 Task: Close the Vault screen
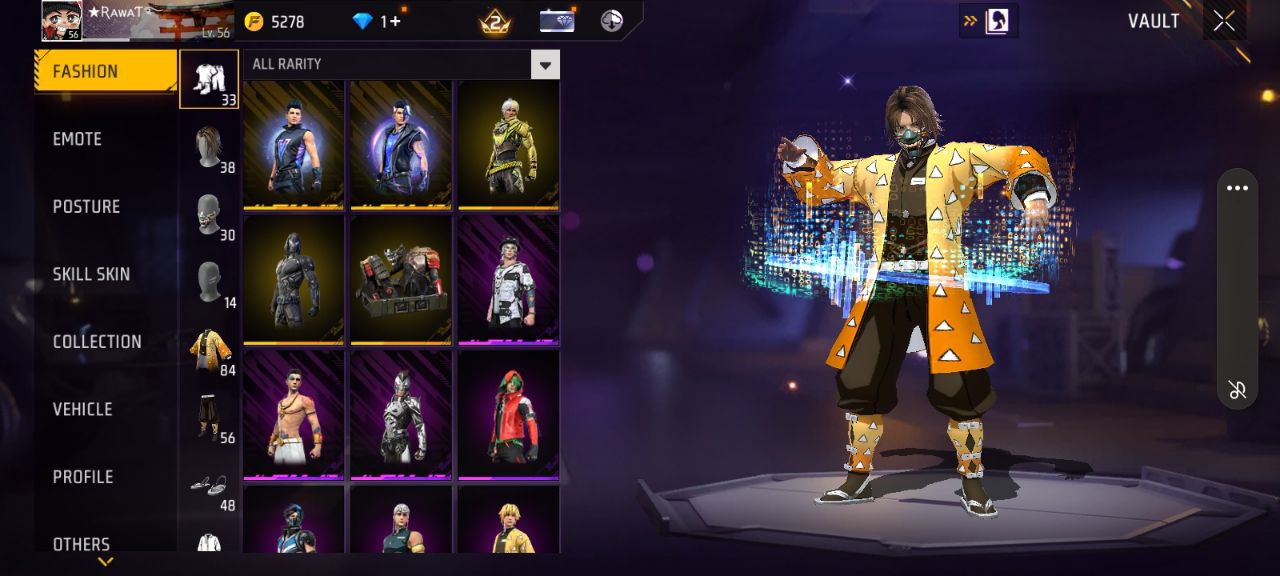coord(1224,22)
